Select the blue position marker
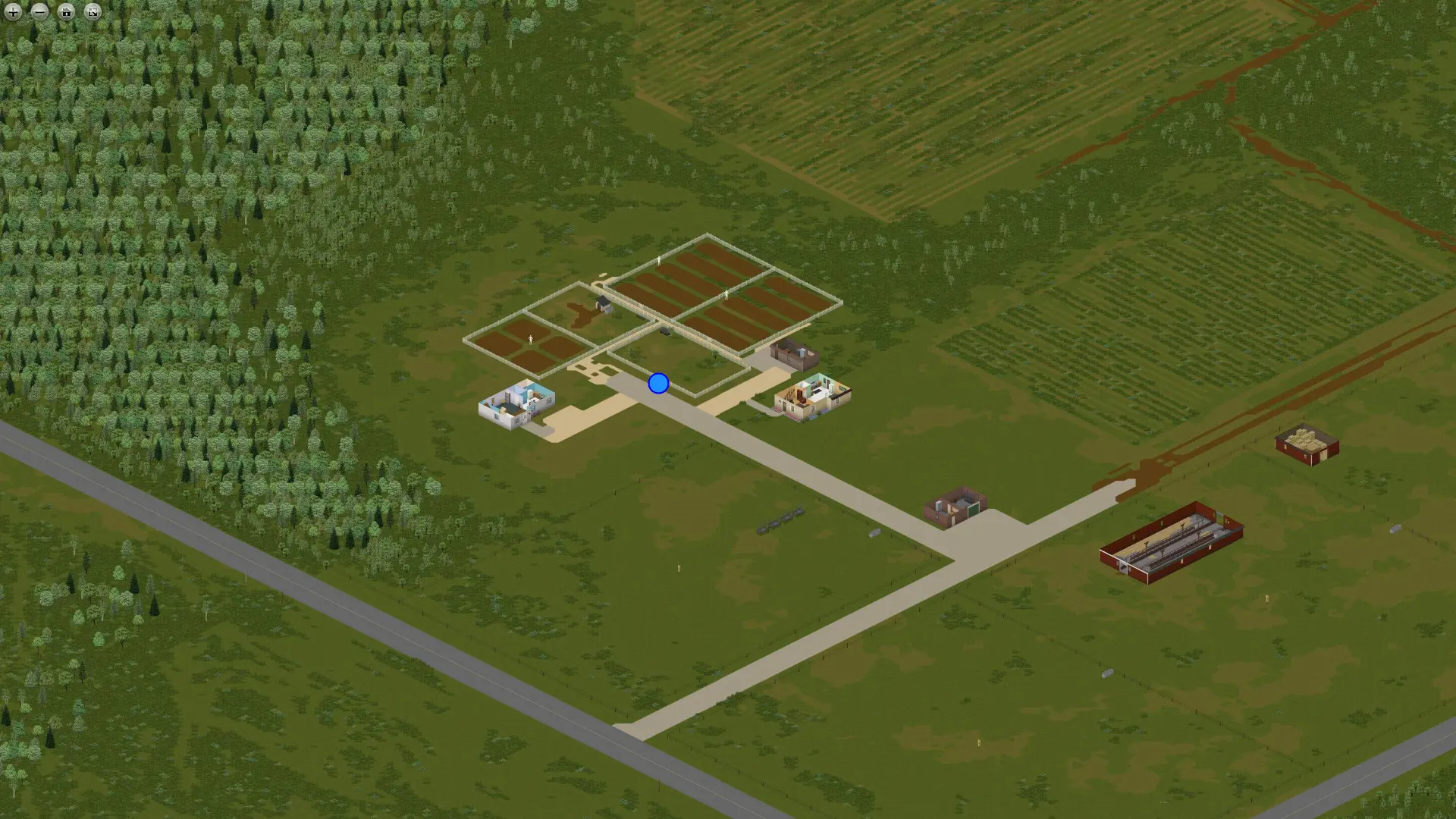This screenshot has width=1456, height=819. pos(657,384)
